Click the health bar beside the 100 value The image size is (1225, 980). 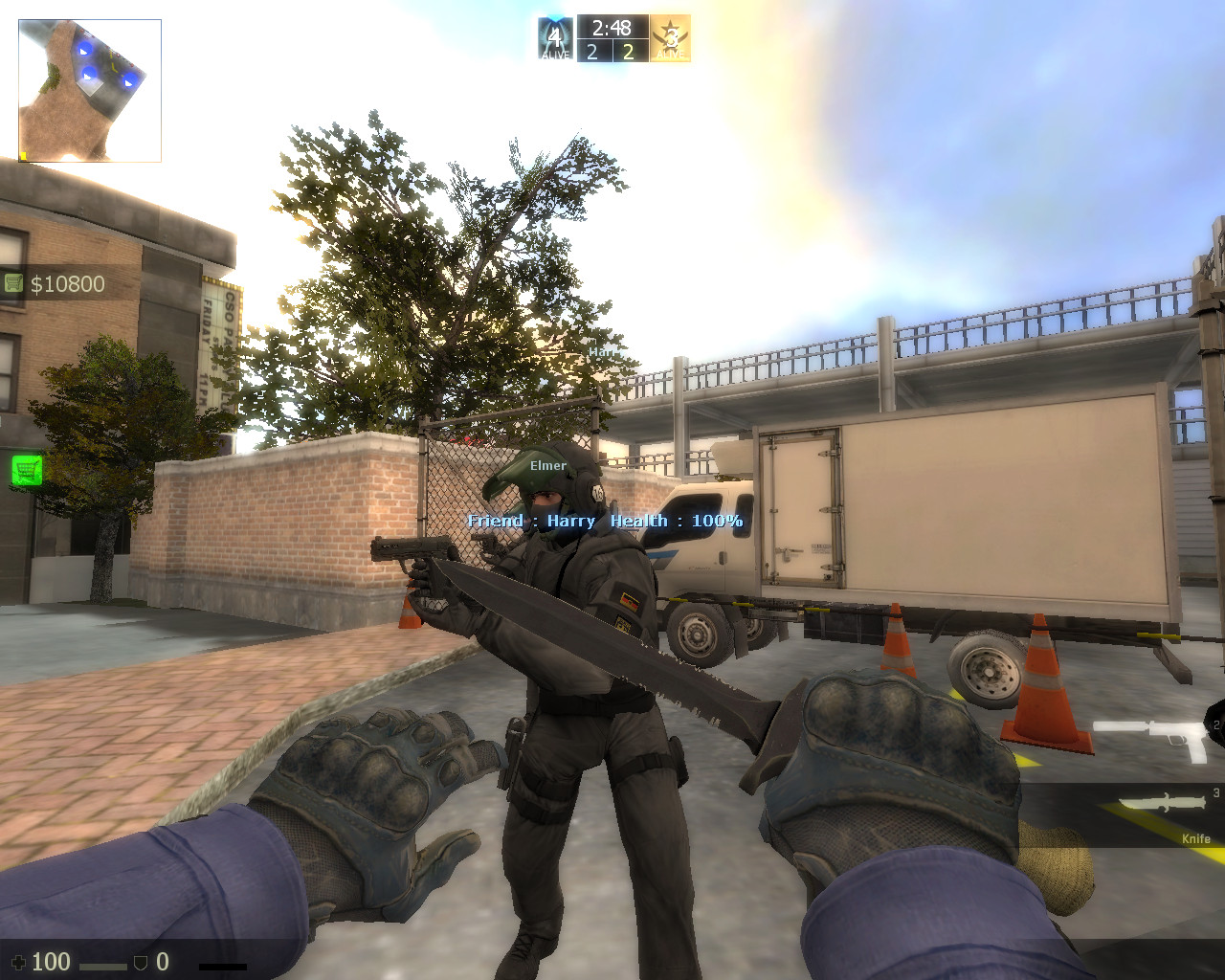pyautogui.click(x=103, y=964)
